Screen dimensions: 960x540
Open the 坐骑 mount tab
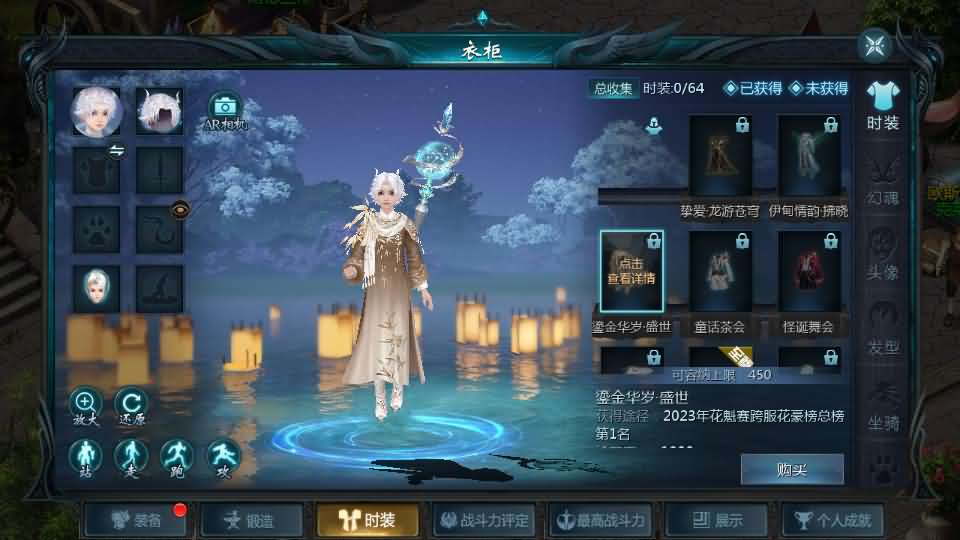[x=883, y=405]
